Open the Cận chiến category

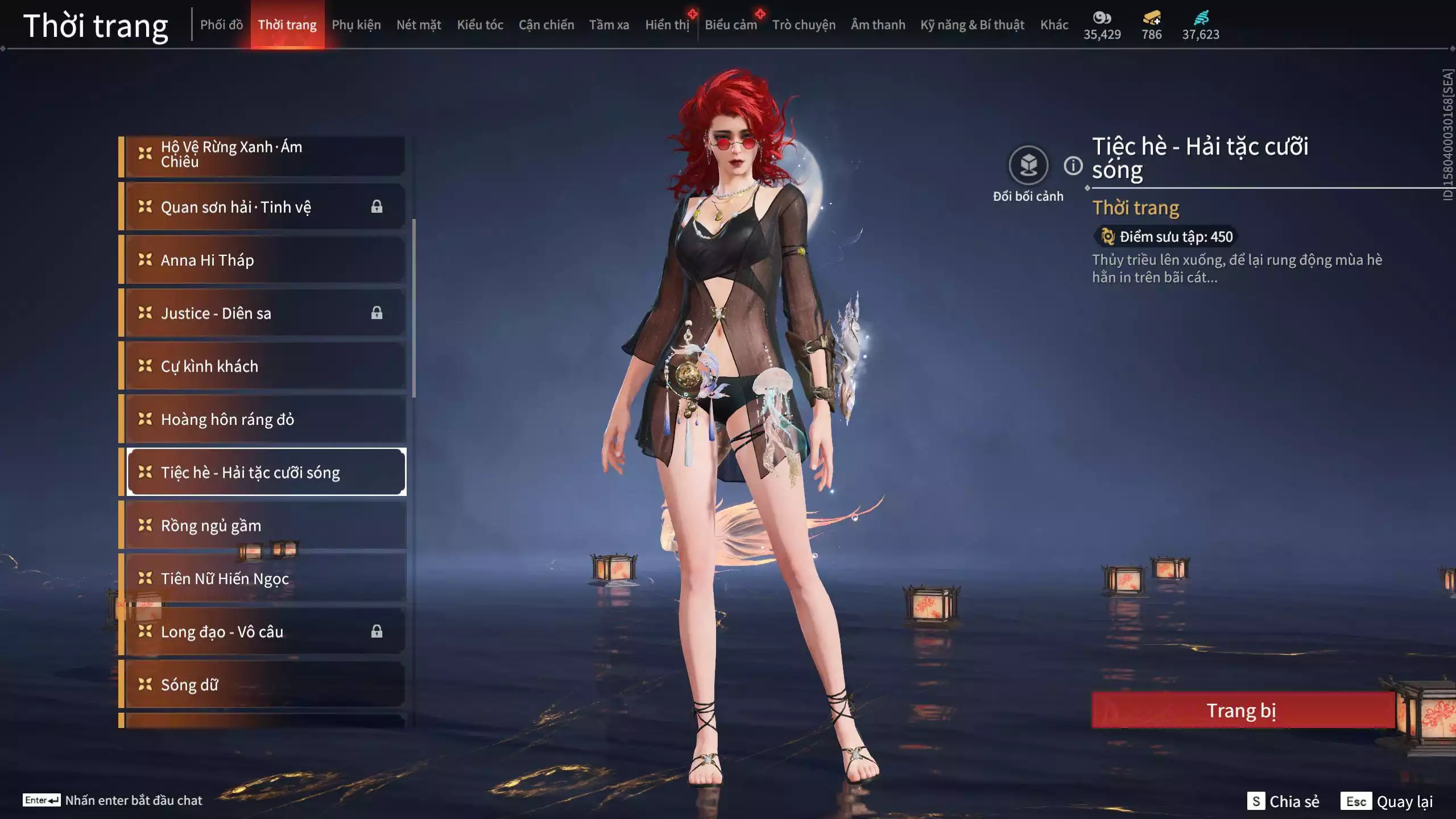pyautogui.click(x=546, y=25)
